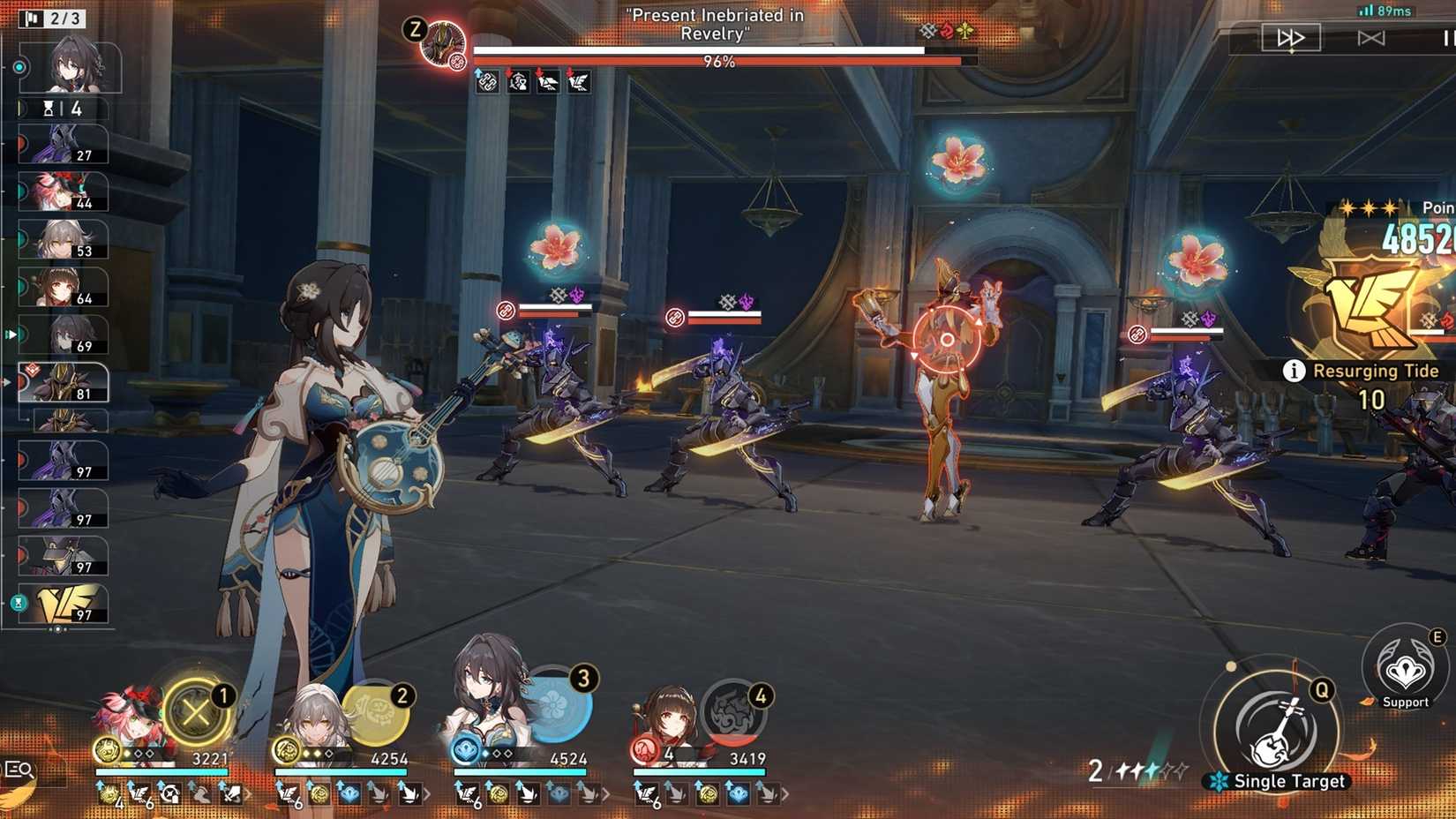Activate the auto-battle fast-forward icon
Screen dimensions: 1456x819
1291,37
